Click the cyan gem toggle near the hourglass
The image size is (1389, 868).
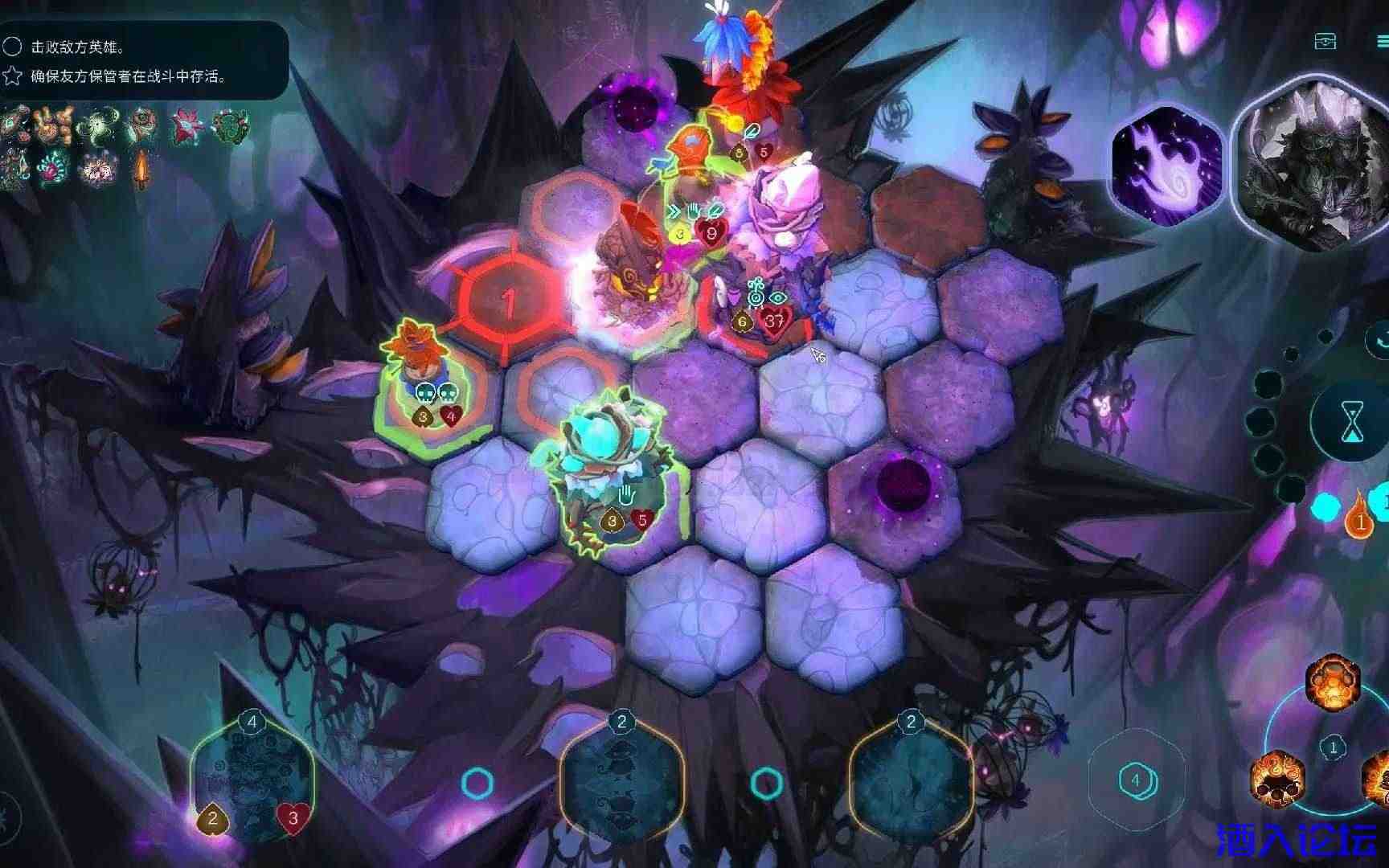tap(1325, 508)
